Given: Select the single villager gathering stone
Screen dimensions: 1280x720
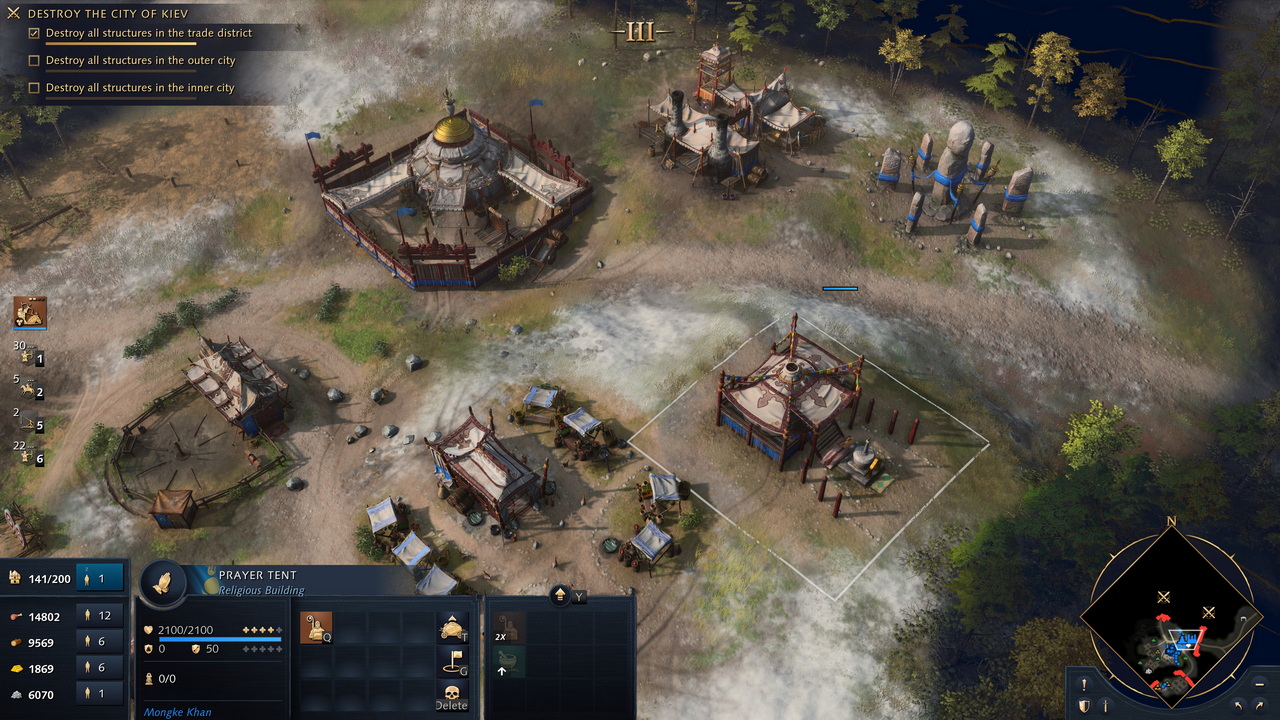Looking at the screenshot, I should [100, 694].
